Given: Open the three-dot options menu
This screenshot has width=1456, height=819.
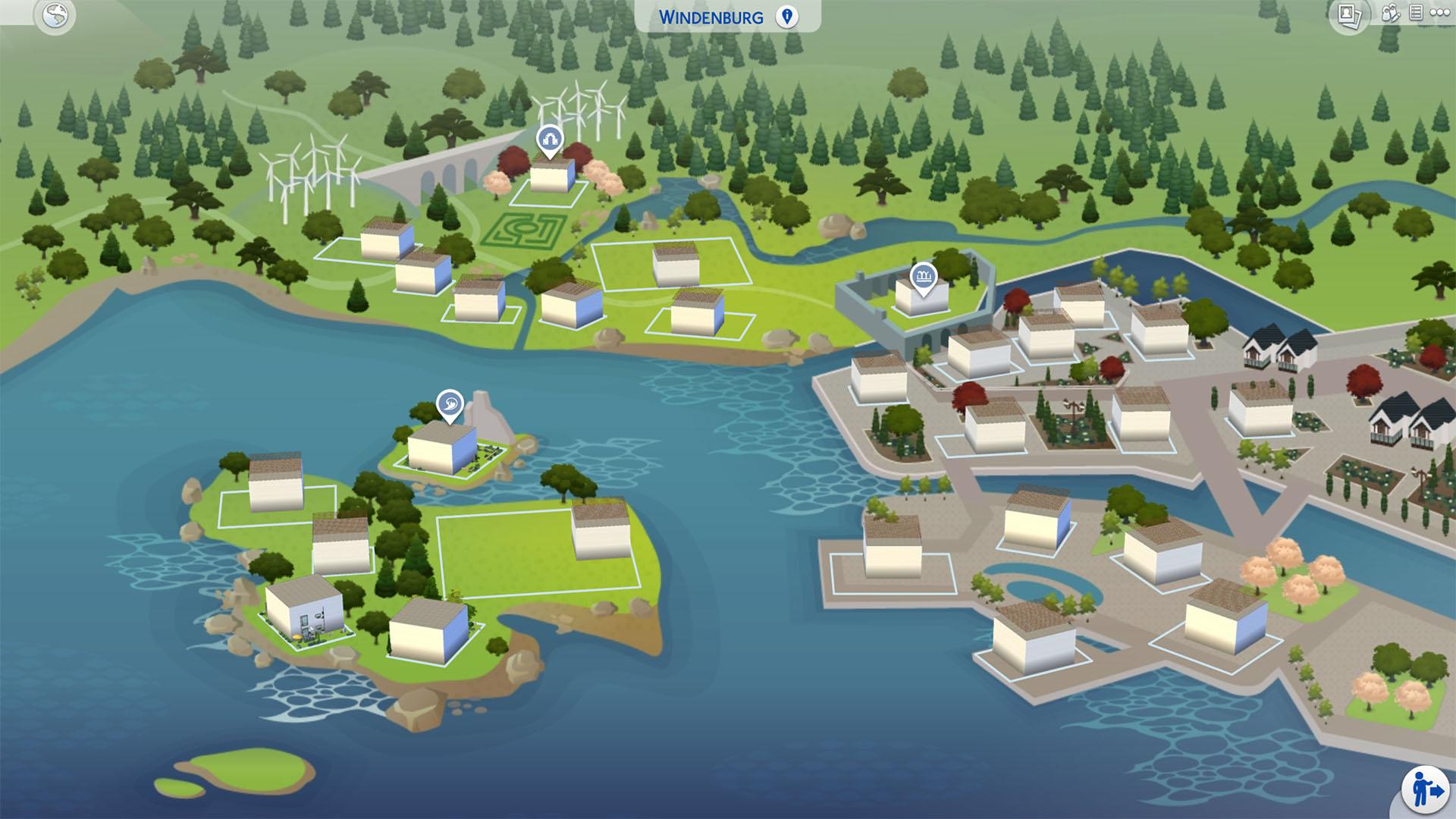Looking at the screenshot, I should (1439, 13).
